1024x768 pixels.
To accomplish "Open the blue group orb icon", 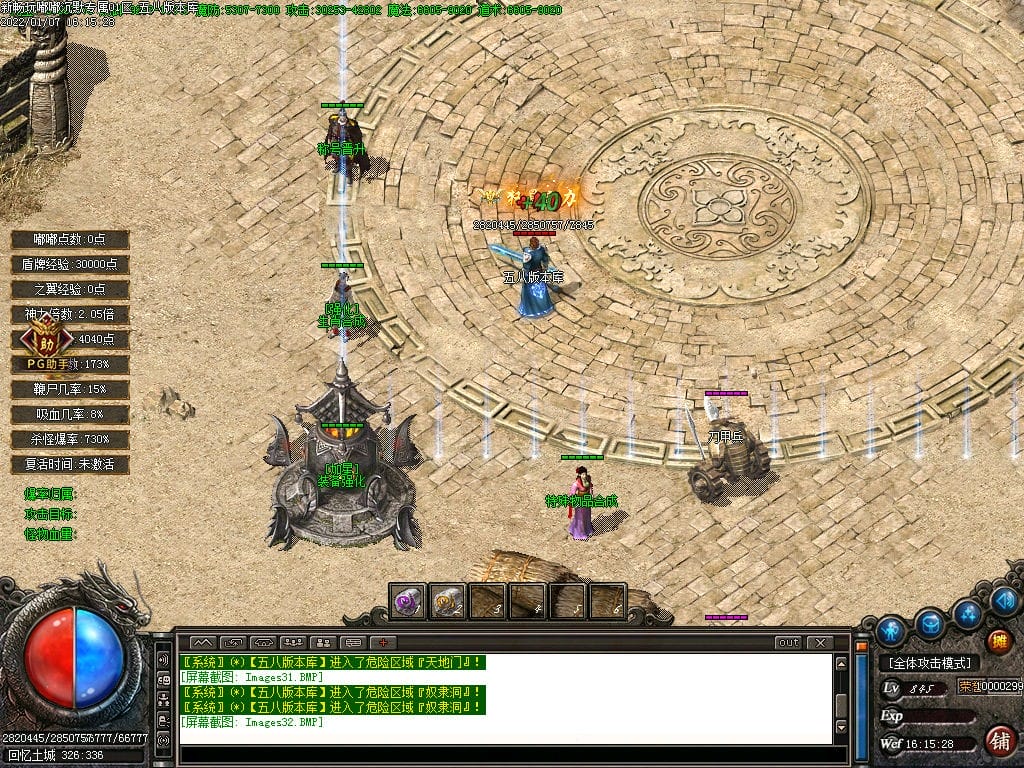I will (967, 613).
